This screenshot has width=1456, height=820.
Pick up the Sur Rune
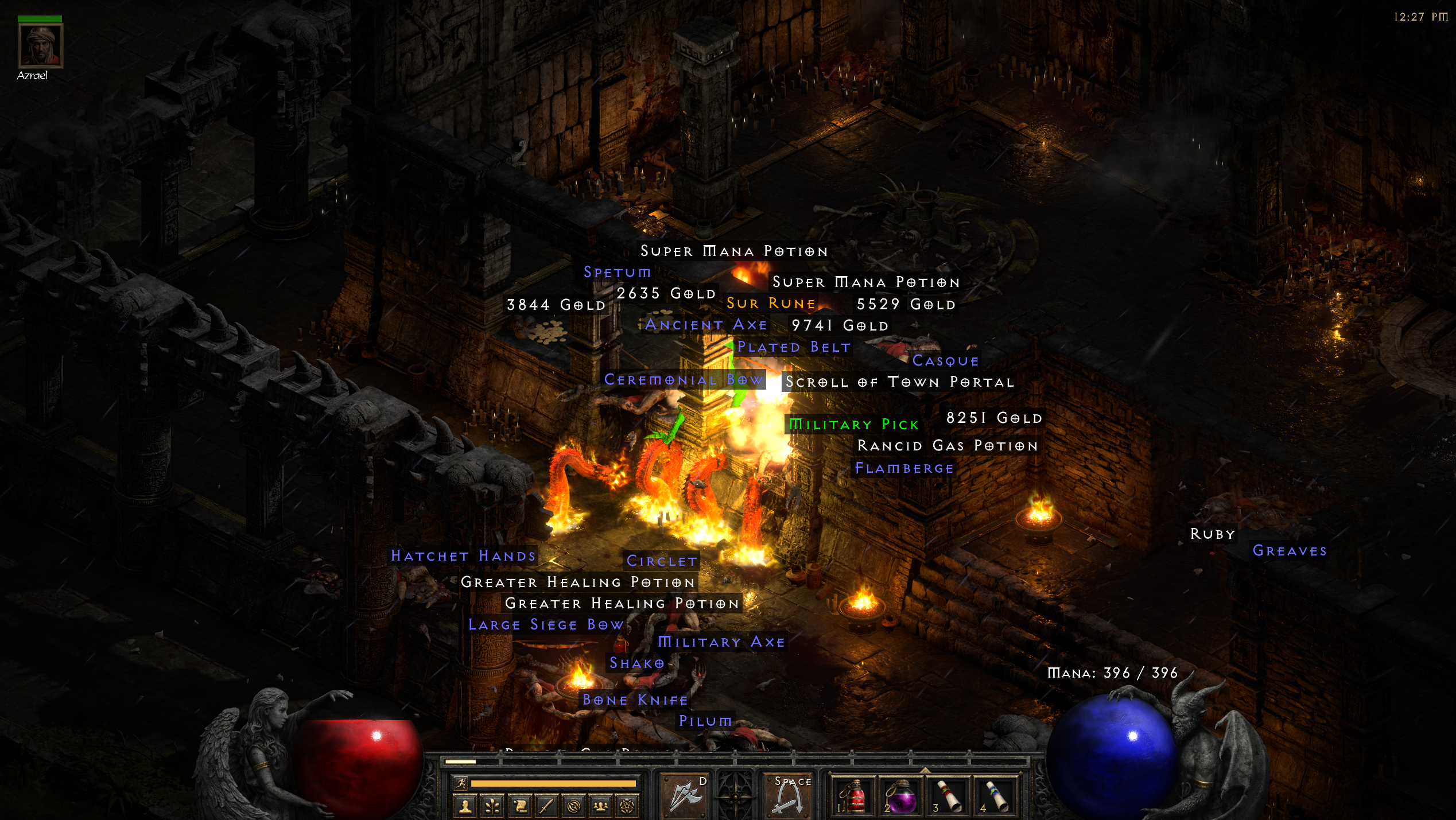pos(770,303)
